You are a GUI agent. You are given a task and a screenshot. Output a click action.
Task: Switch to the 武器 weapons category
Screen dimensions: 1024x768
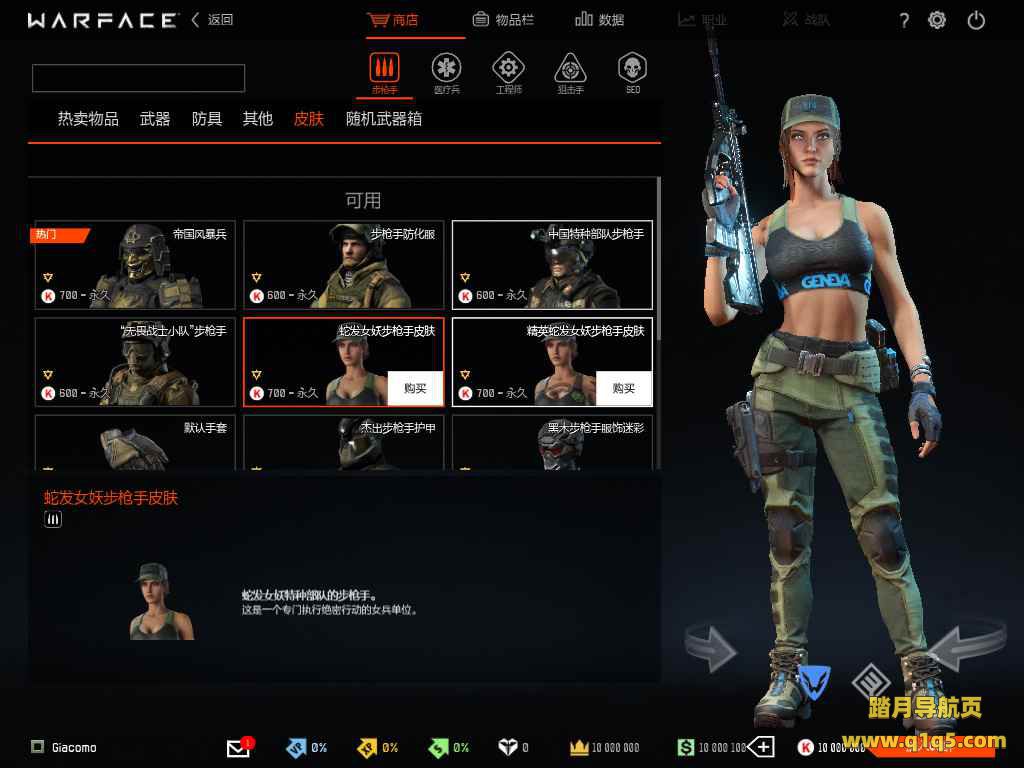click(x=155, y=119)
